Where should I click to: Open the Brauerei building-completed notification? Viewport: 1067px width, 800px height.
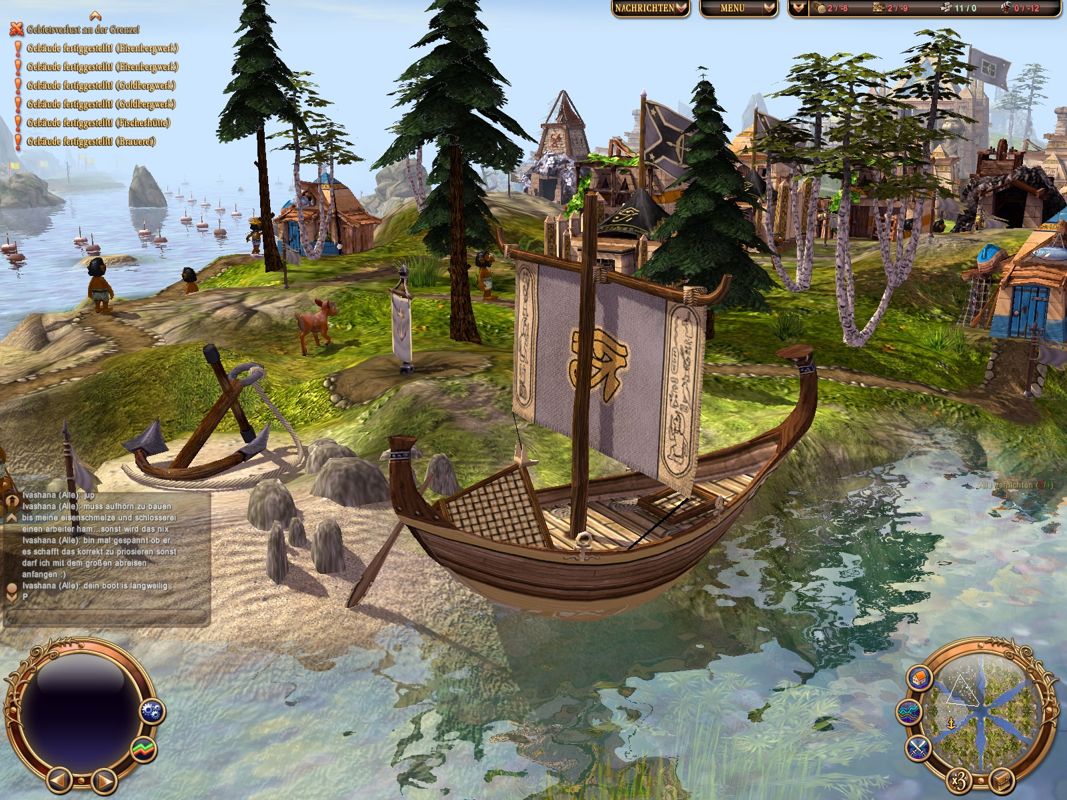(90, 141)
